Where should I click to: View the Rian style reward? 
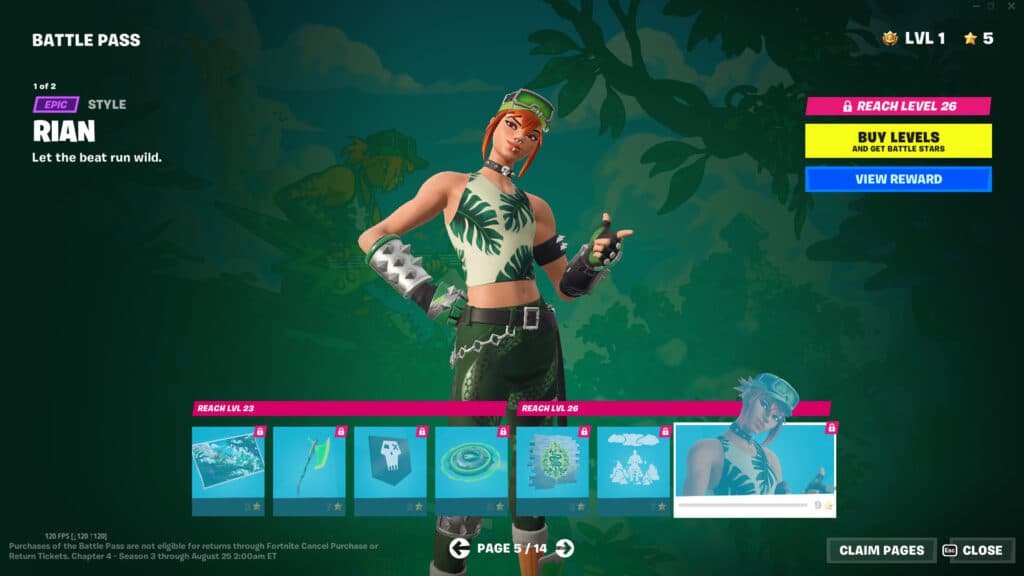pos(898,179)
